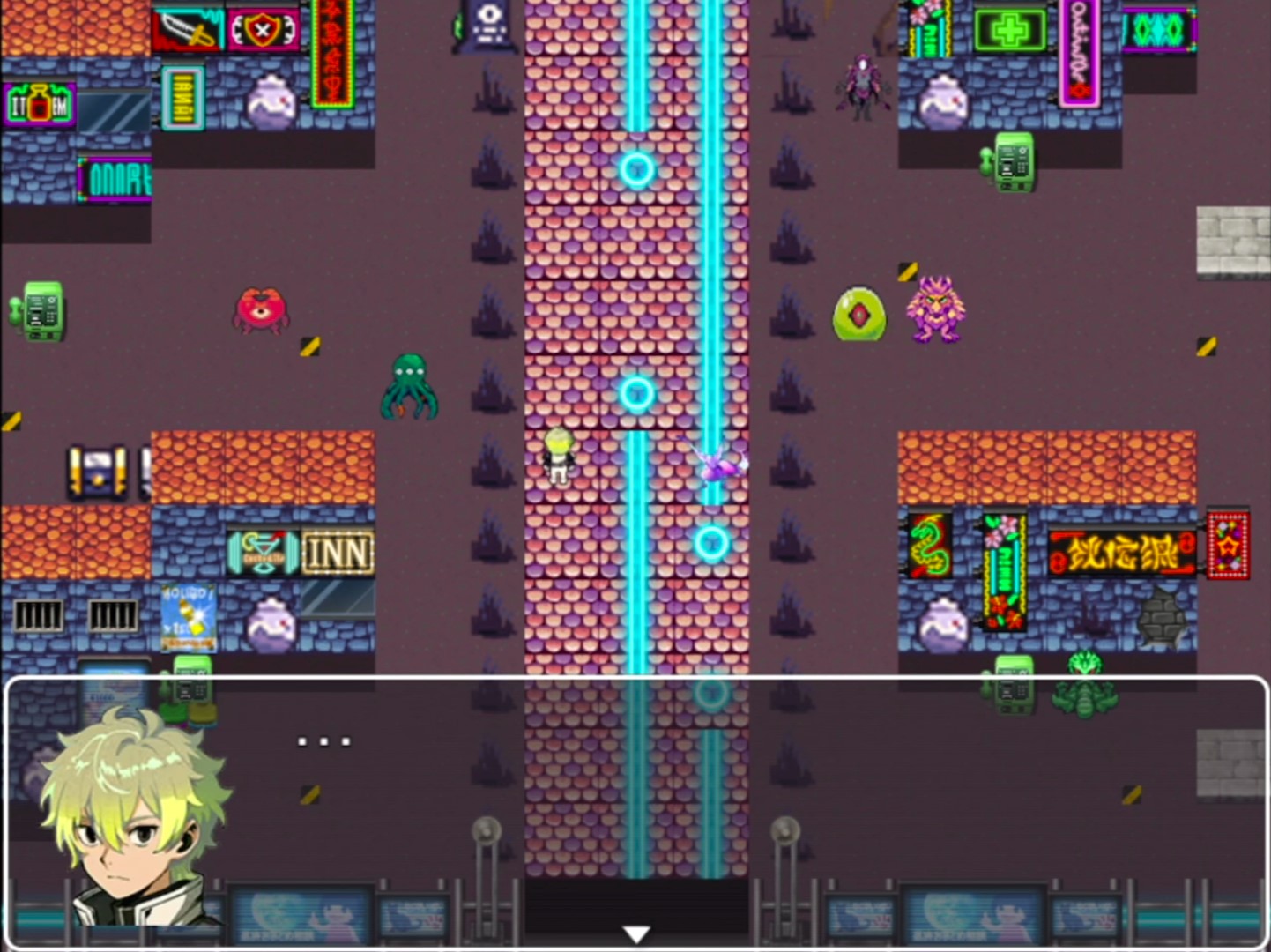
Task: Advance dialogue with the down arrow indicator
Action: pyautogui.click(x=635, y=931)
